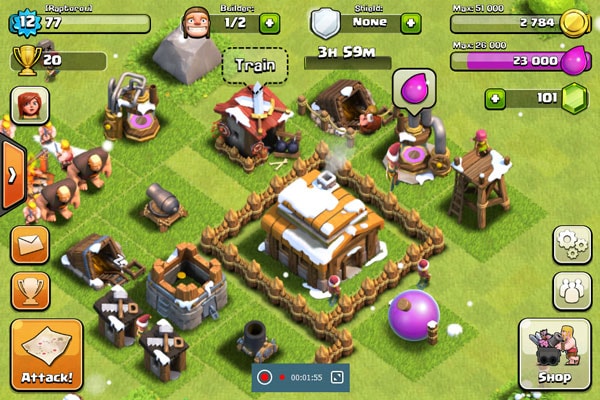600x400 pixels.
Task: Click the level 12 experience badge
Action: tap(25, 20)
